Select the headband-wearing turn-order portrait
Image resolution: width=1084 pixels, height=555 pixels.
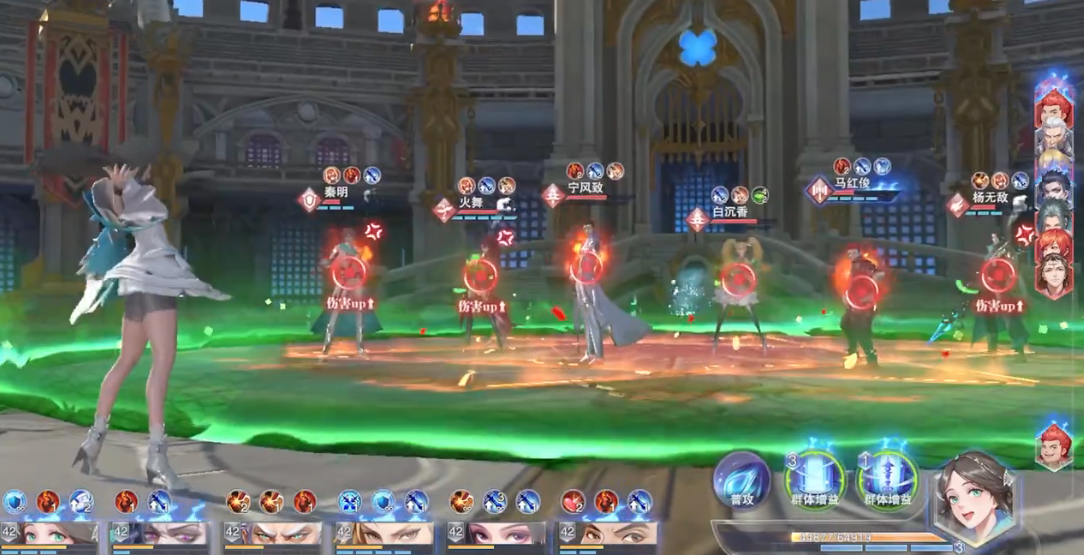pos(1054,277)
